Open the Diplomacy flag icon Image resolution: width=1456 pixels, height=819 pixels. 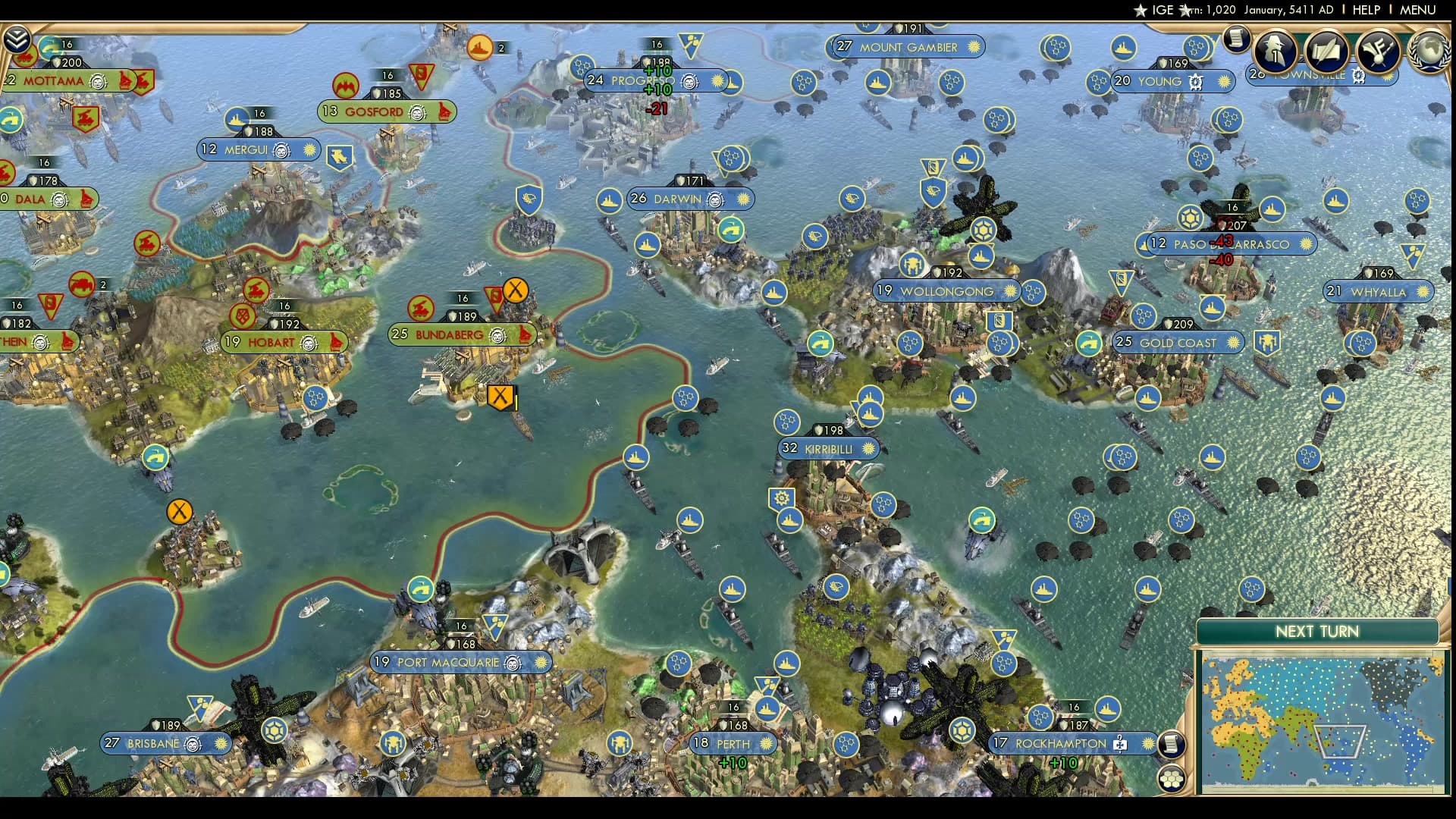pos(1379,52)
